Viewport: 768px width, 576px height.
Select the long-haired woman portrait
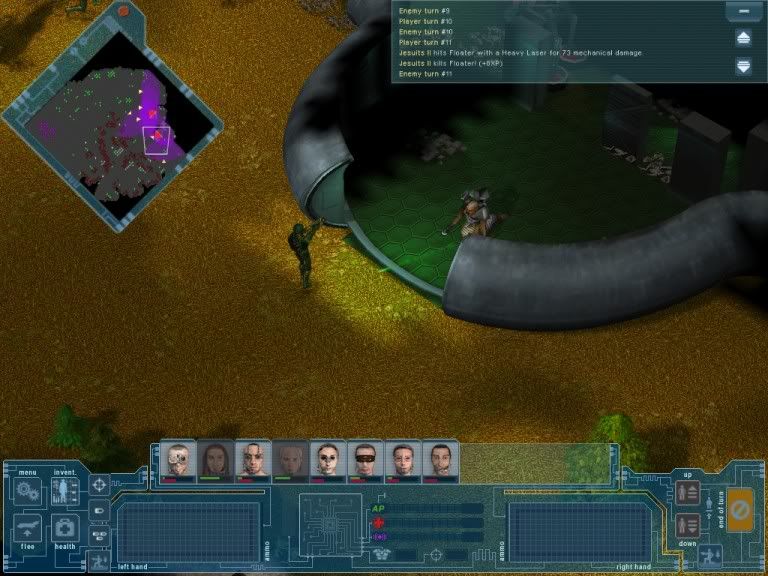[x=216, y=460]
